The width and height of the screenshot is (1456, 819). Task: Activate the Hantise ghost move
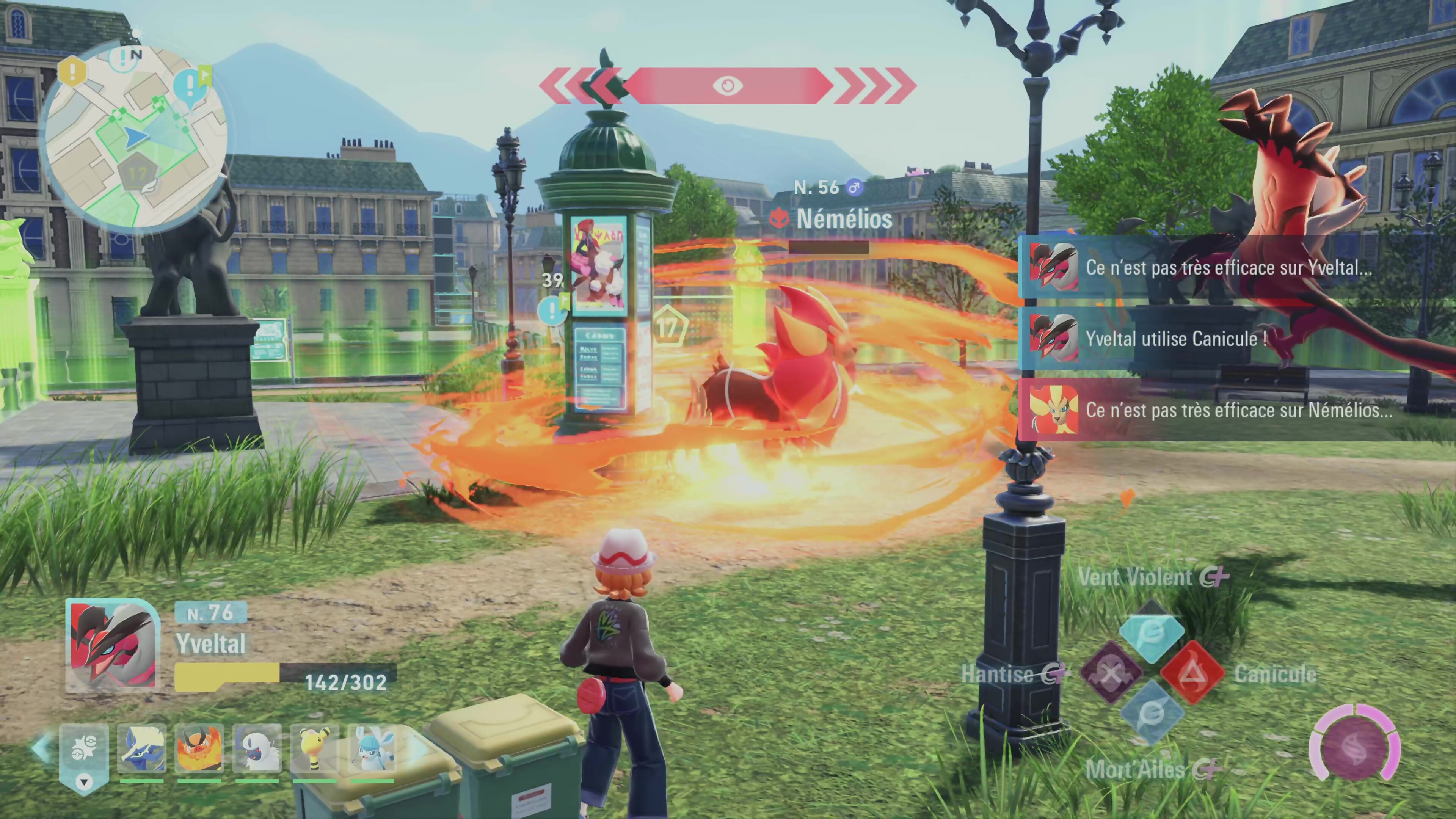1111,673
